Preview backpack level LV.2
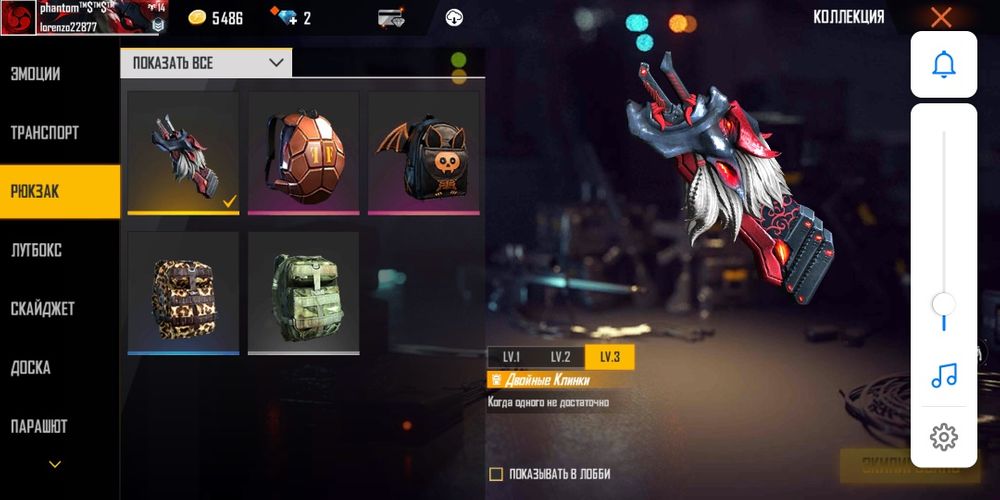The height and width of the screenshot is (500, 1000). tap(560, 357)
